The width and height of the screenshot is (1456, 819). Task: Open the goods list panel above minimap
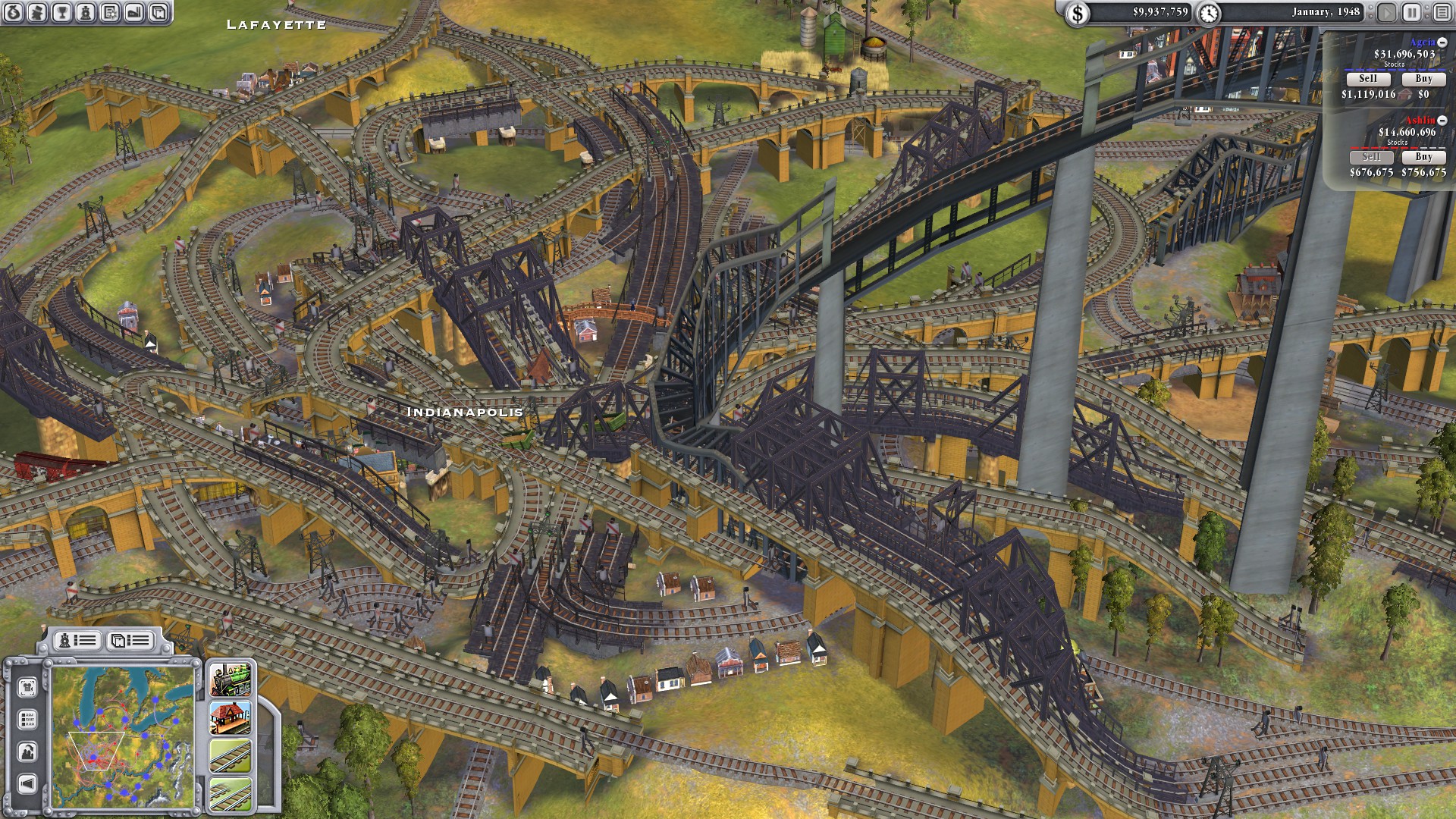(x=129, y=640)
